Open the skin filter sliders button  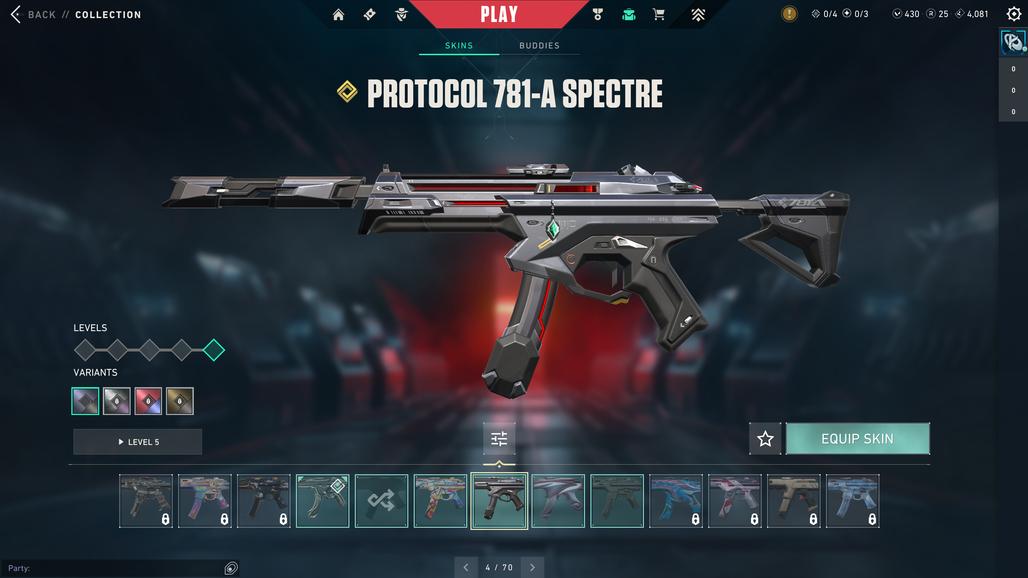499,438
